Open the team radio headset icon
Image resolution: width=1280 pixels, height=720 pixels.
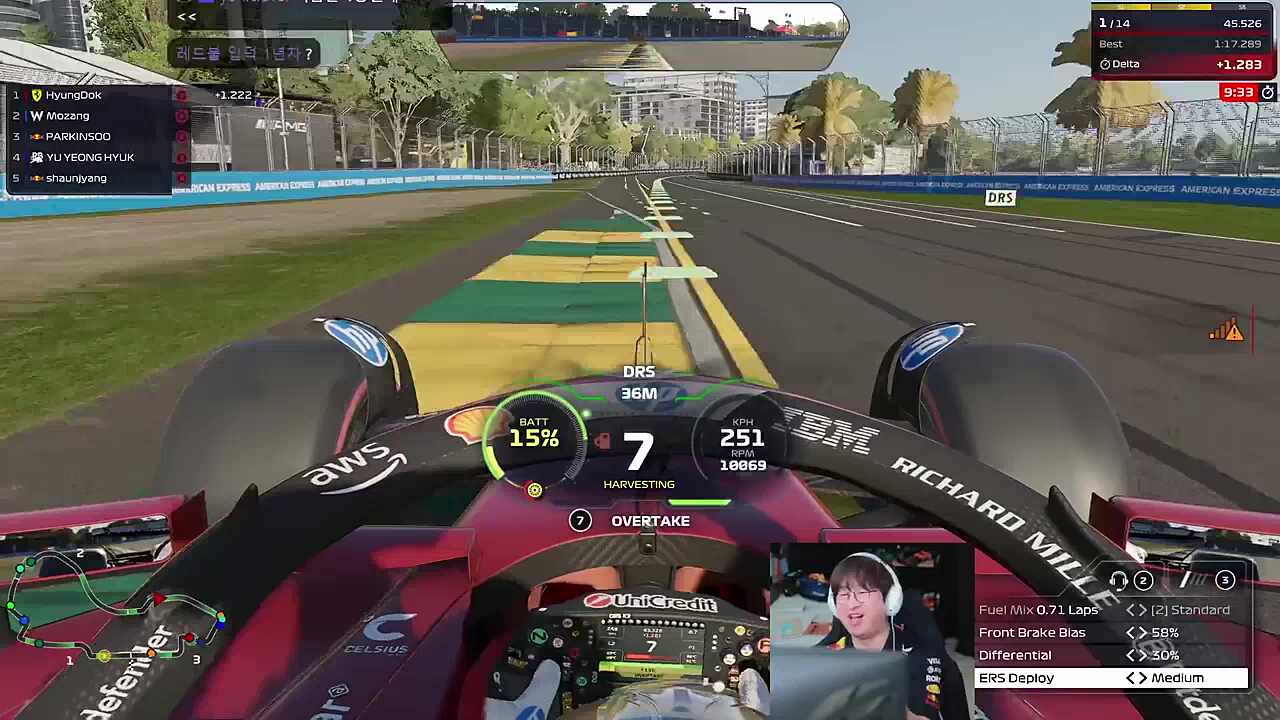(x=1119, y=580)
